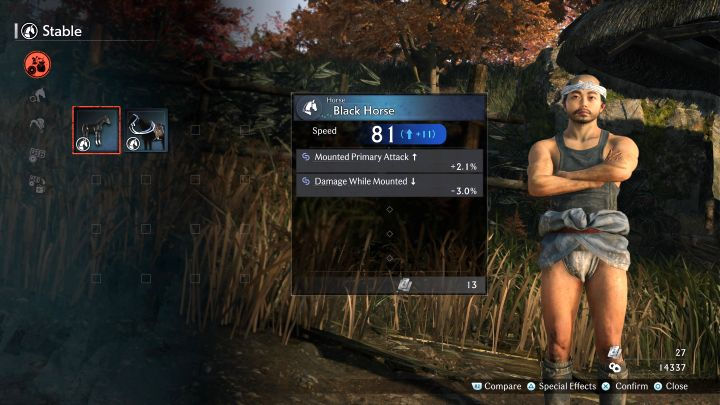Switch to the horse head category tab
Viewport: 720px width, 405px height.
[x=37, y=96]
